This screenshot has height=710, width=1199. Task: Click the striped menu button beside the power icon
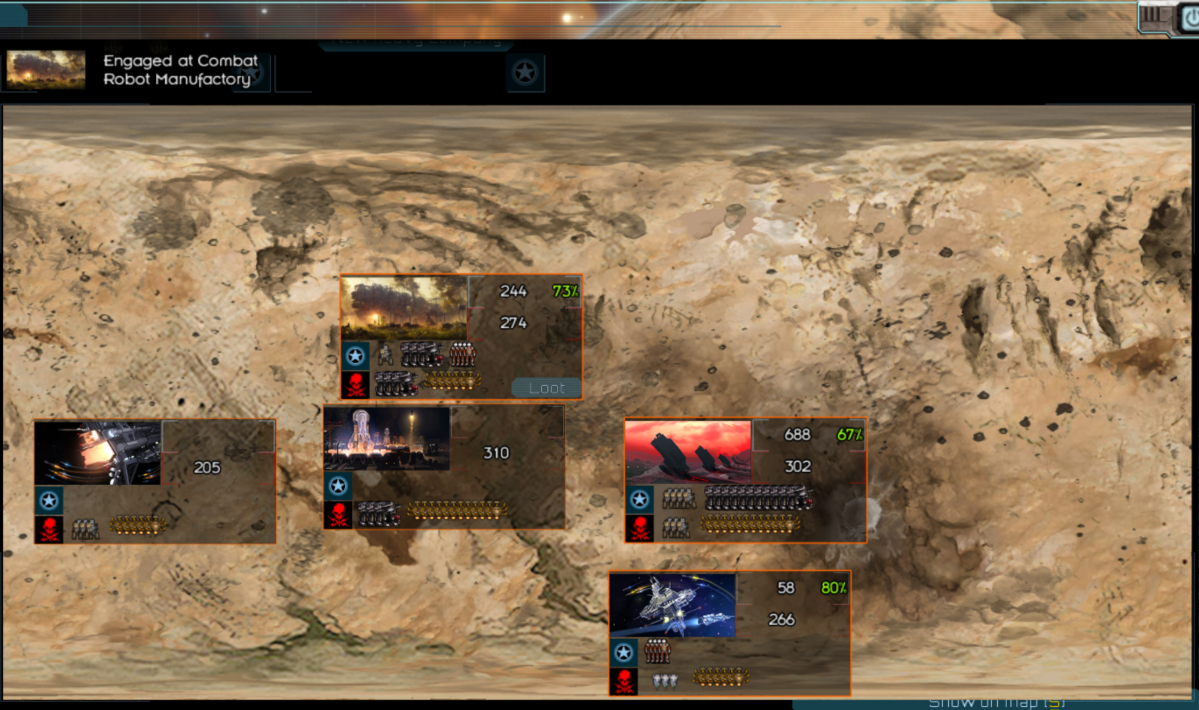point(1154,15)
